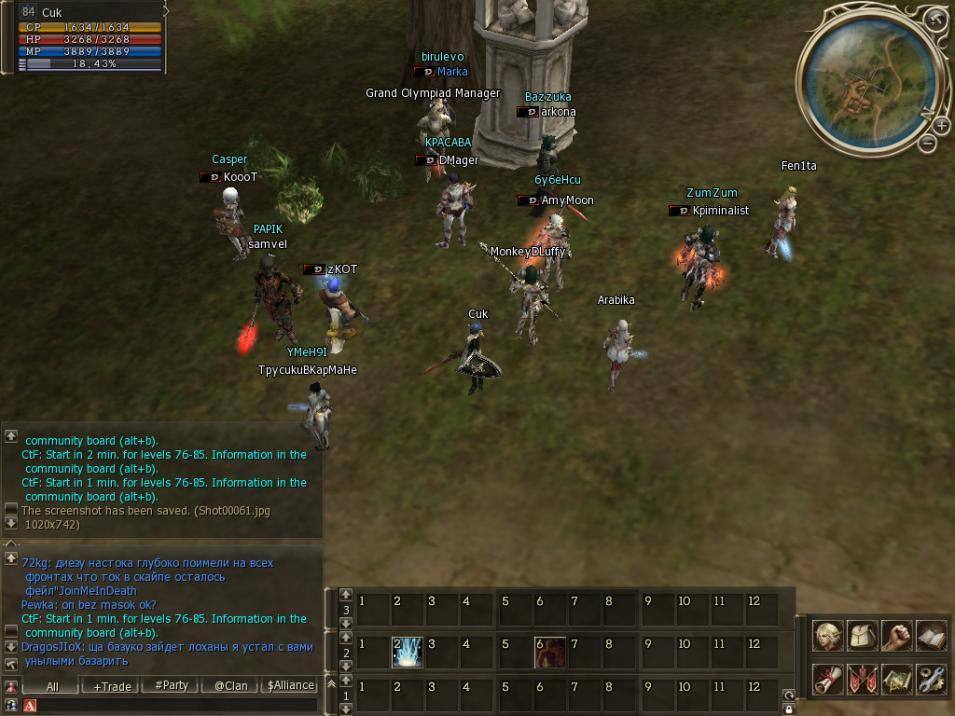Activate the blue burst skill in hotbar
Image resolution: width=955 pixels, height=716 pixels.
[406, 652]
